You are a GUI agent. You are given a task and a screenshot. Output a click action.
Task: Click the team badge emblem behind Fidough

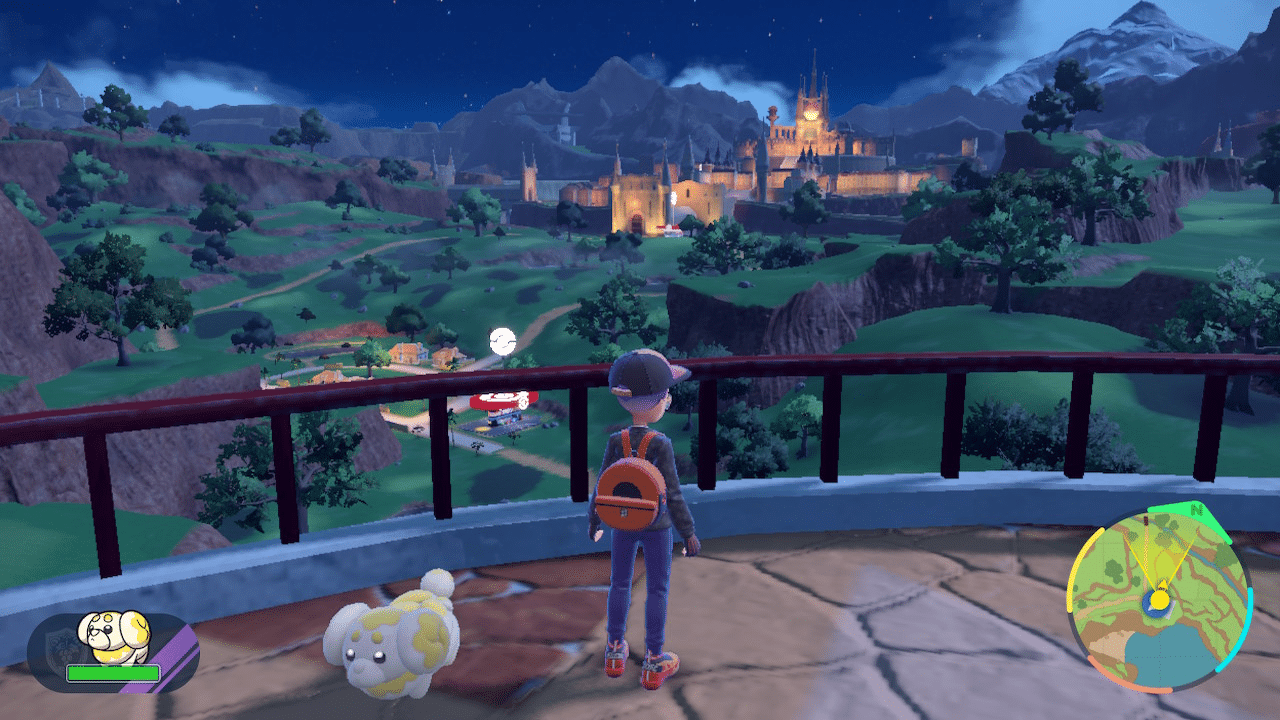pos(60,645)
